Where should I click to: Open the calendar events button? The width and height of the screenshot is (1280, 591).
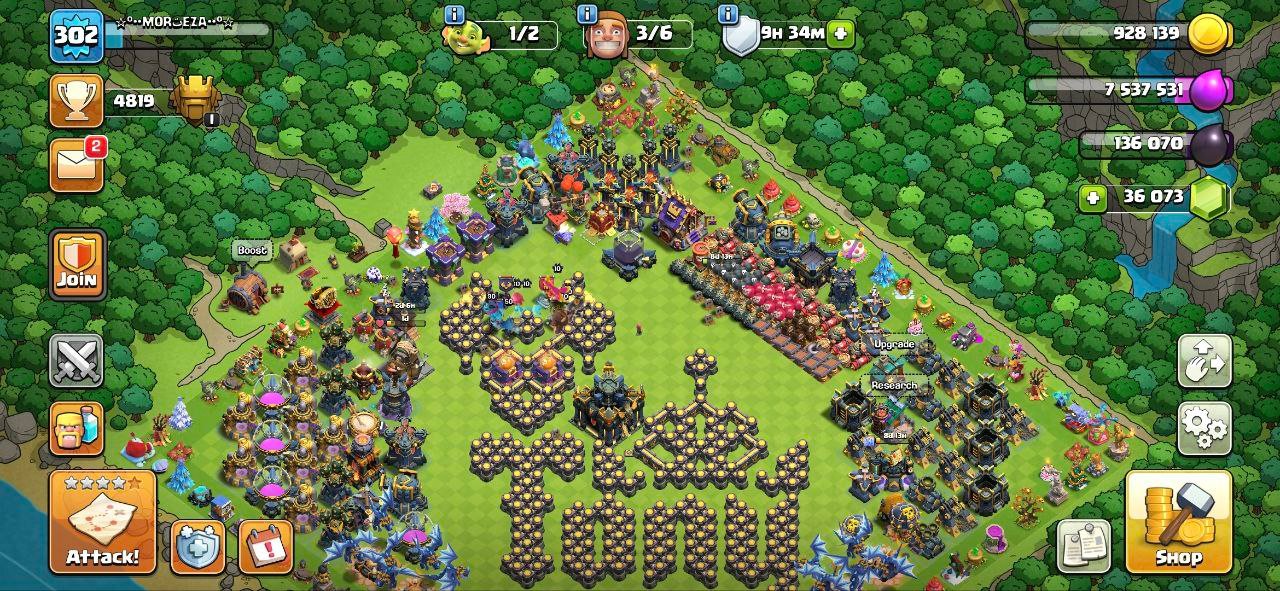tap(265, 546)
